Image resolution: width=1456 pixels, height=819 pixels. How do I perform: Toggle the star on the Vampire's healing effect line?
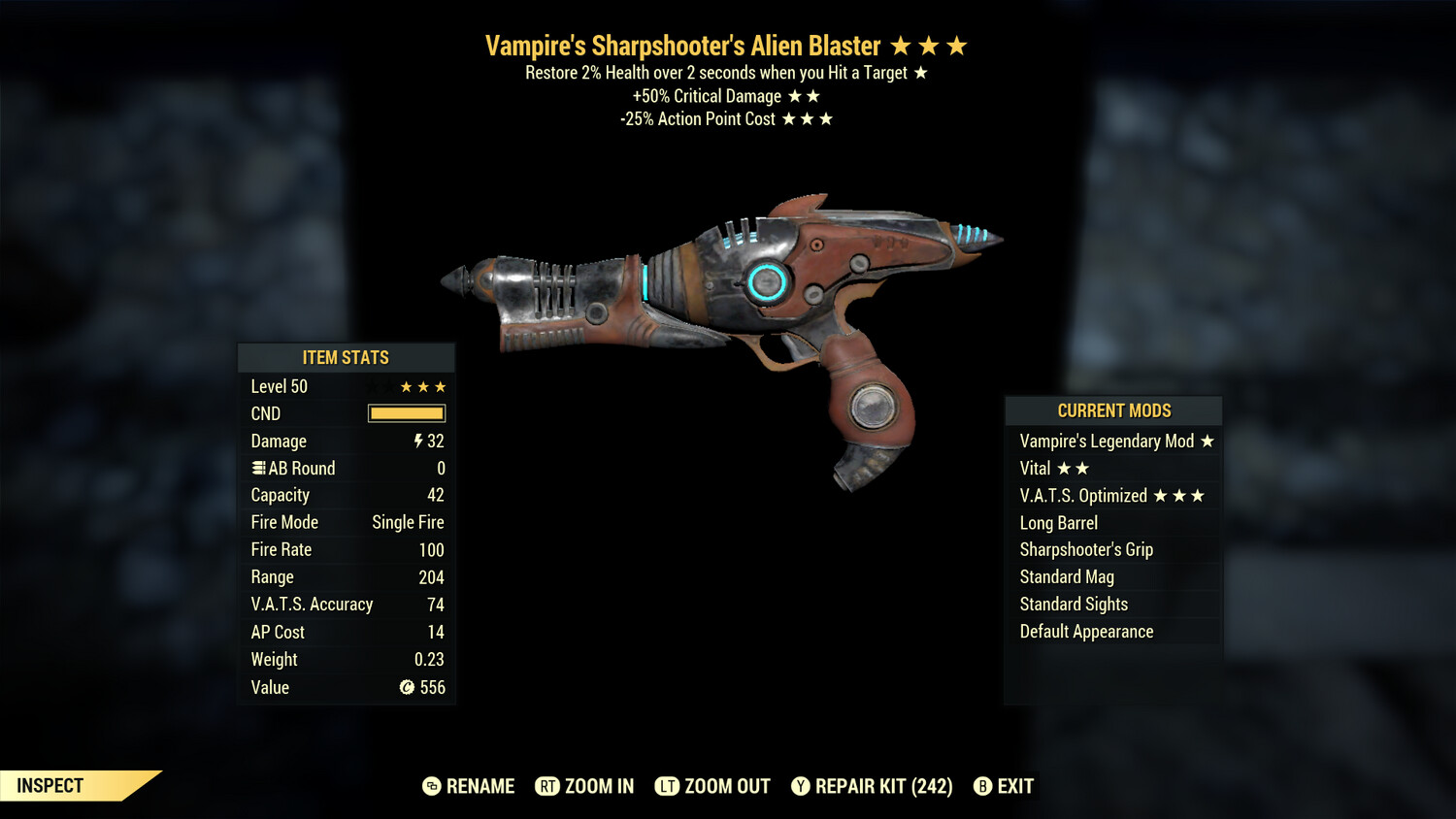point(920,71)
